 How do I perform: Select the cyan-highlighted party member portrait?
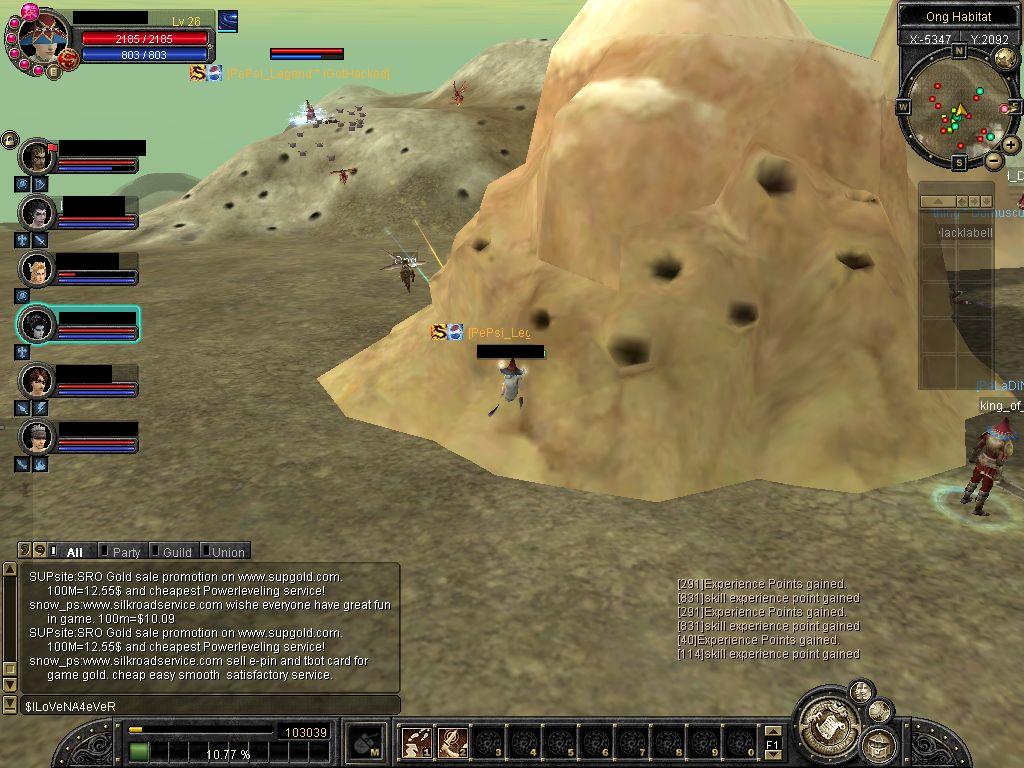38,324
